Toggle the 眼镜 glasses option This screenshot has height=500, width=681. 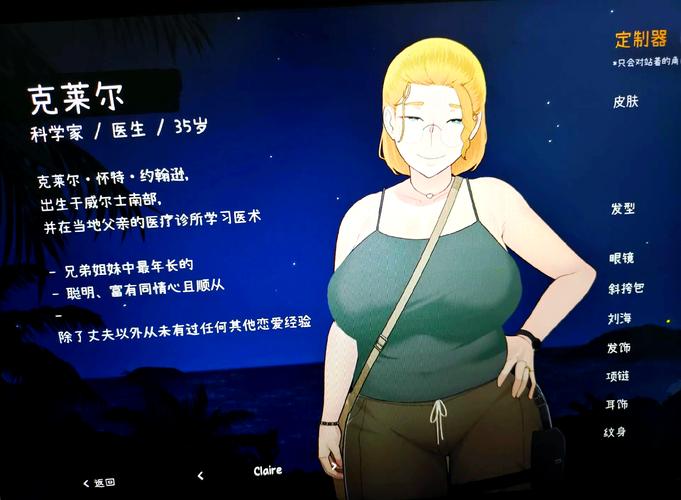point(621,258)
